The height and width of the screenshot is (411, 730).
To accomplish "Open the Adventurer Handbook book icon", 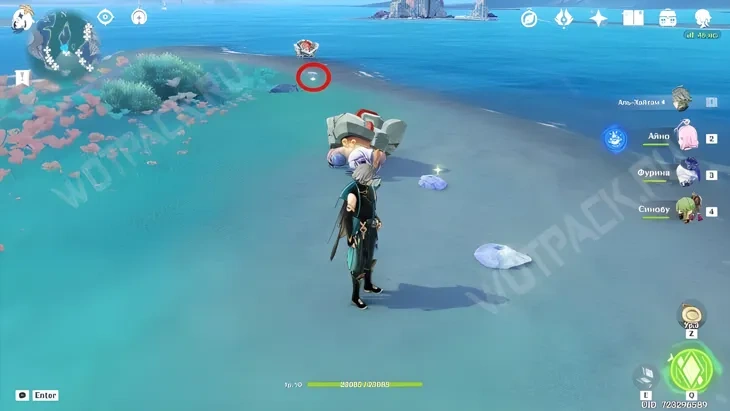I will pos(633,18).
